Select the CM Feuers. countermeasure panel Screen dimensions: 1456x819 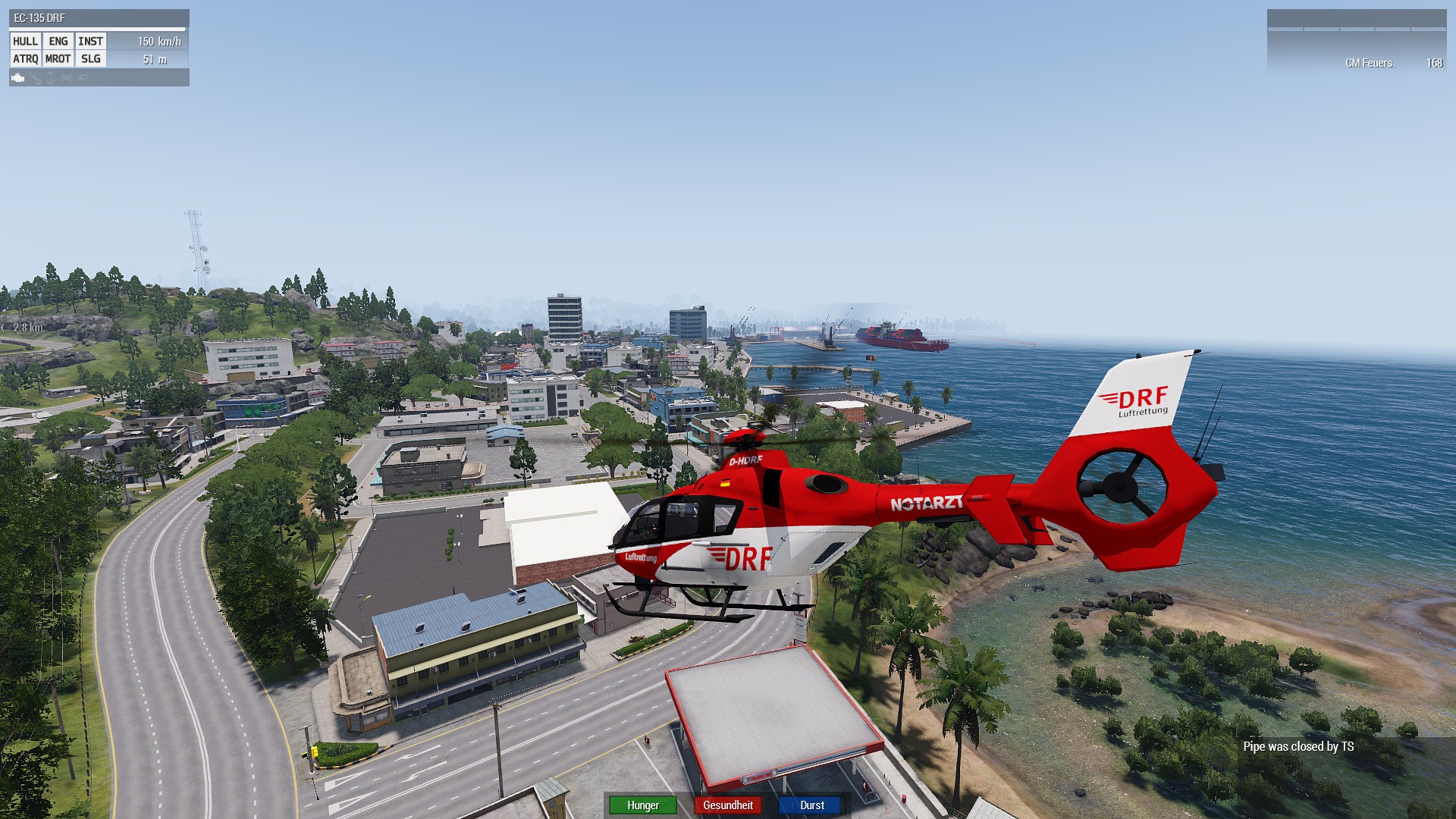point(1370,63)
